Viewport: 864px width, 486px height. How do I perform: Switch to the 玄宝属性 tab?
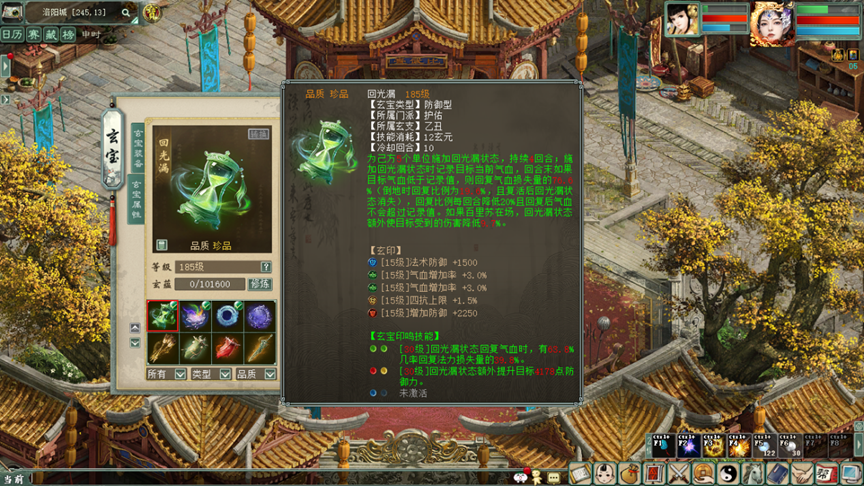click(138, 199)
